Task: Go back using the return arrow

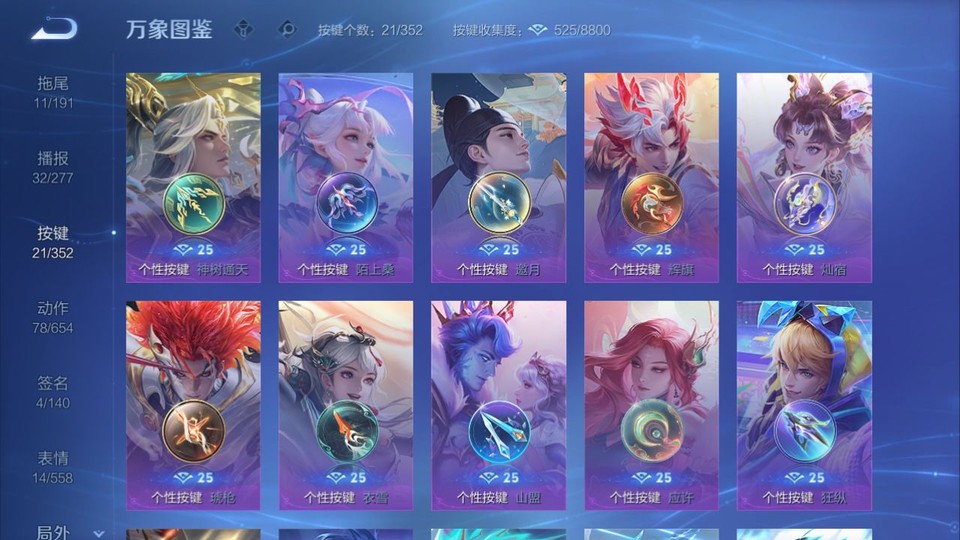Action: [x=54, y=29]
